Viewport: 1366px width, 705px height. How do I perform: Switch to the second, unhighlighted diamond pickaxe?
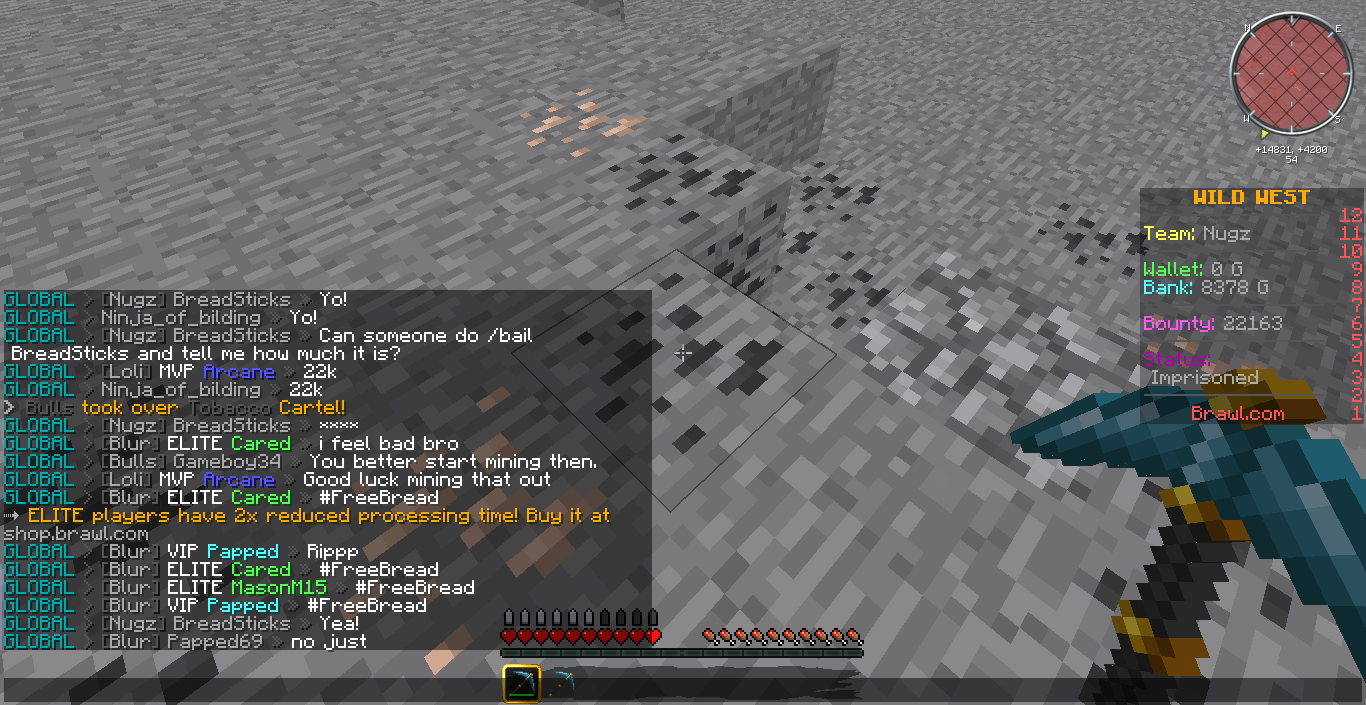click(x=561, y=685)
